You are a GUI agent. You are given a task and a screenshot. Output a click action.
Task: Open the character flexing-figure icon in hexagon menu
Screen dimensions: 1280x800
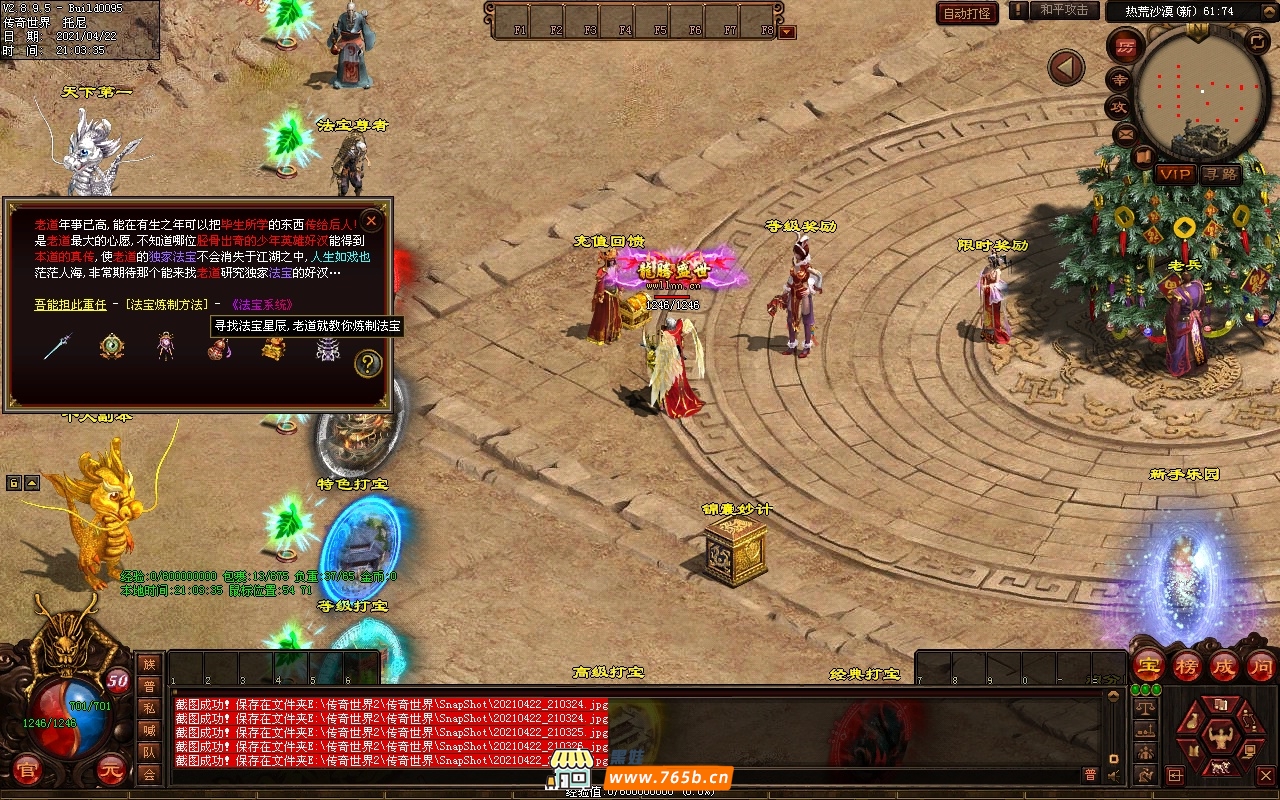pos(1220,740)
